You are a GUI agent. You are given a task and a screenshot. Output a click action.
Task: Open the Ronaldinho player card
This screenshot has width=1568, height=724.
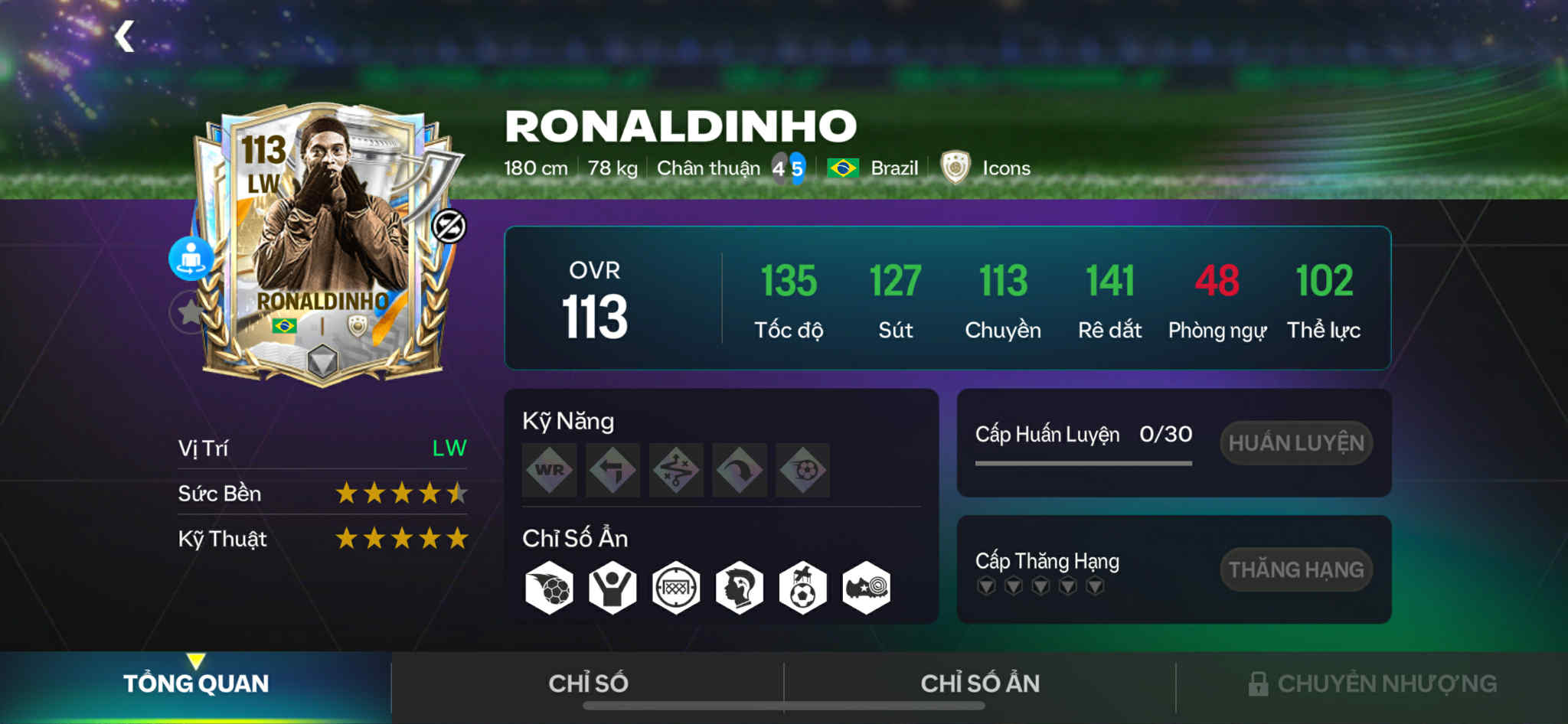click(322, 245)
